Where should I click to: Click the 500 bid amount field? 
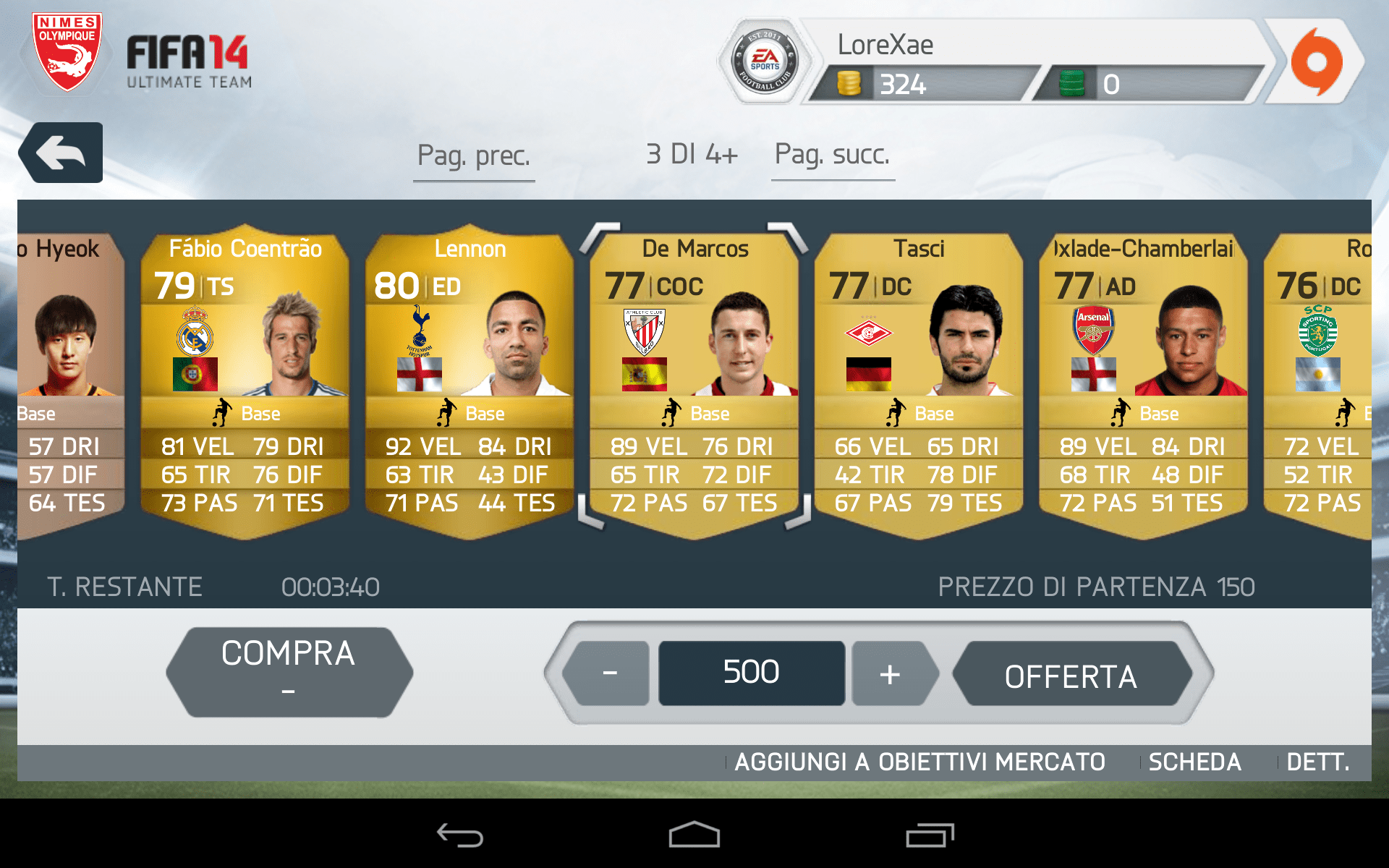[751, 671]
